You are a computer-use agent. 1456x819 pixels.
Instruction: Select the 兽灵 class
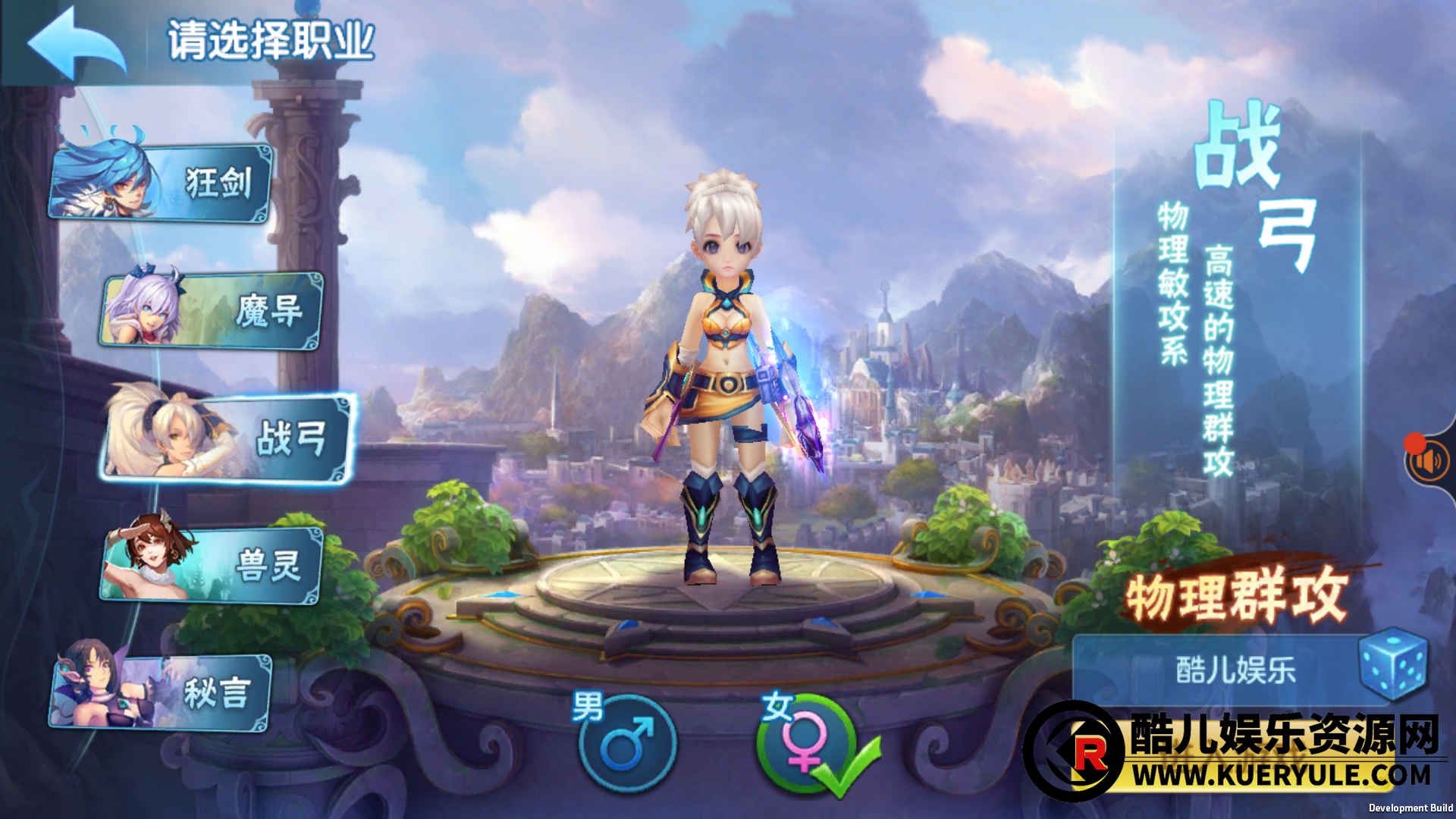212,566
